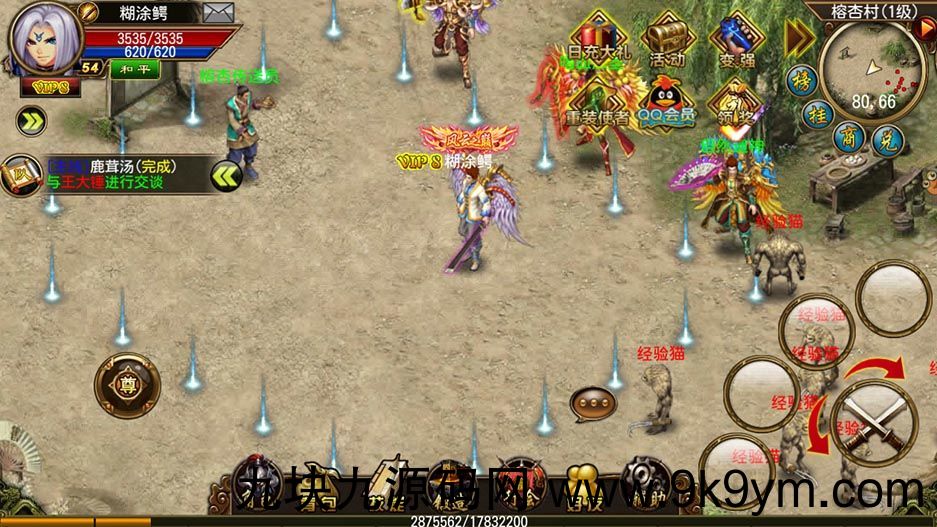Image resolution: width=937 pixels, height=527 pixels.
Task: Attack with the crossed swords button
Action: click(x=874, y=420)
